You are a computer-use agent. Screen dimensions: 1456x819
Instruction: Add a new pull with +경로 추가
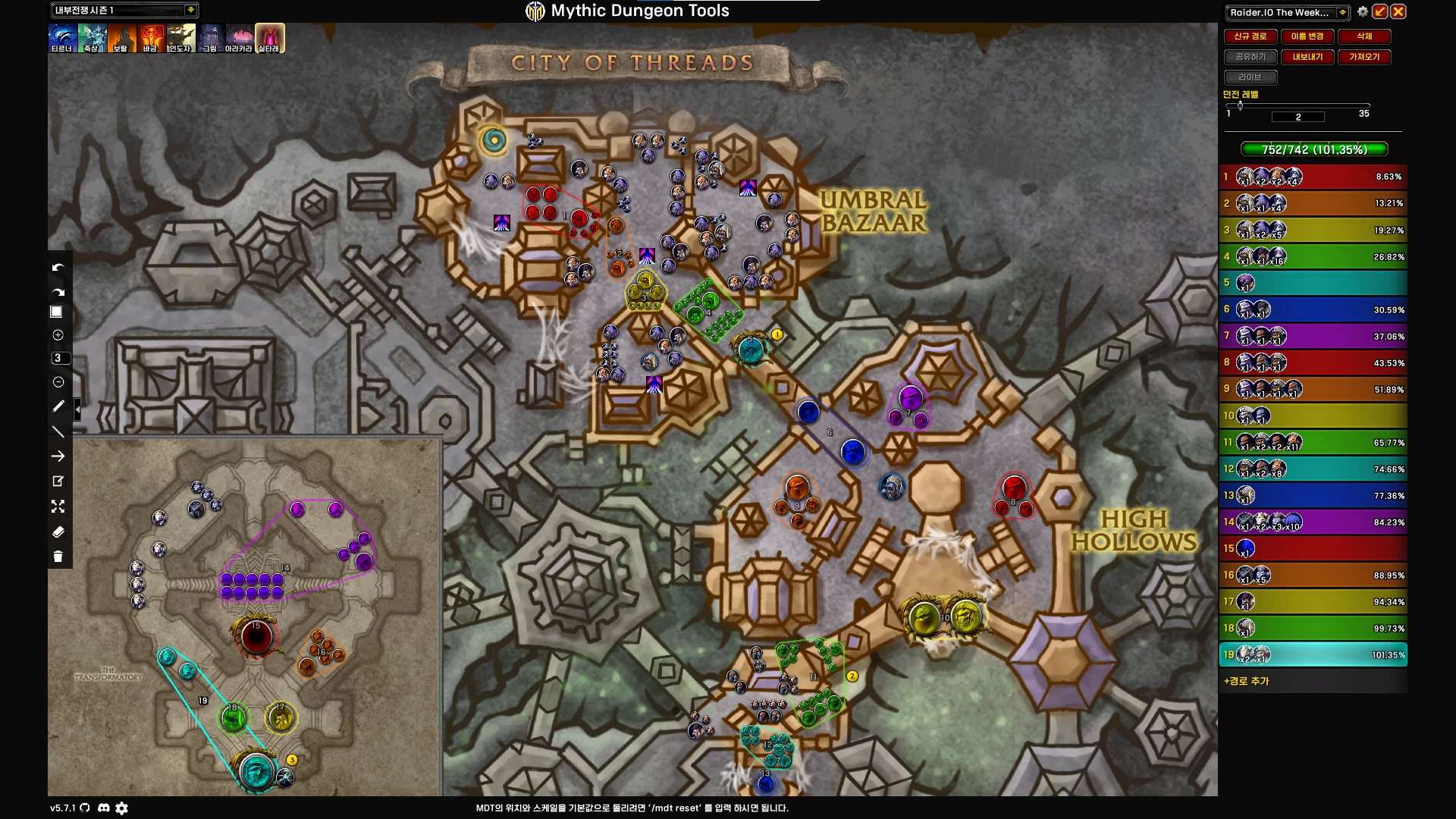[x=1246, y=681]
